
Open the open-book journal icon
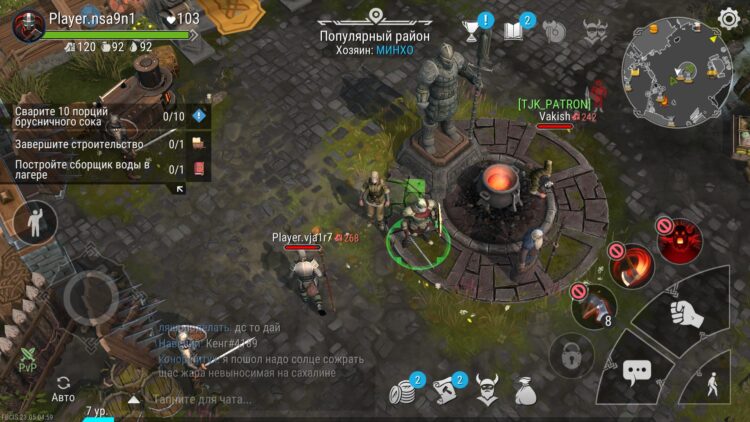click(x=514, y=31)
